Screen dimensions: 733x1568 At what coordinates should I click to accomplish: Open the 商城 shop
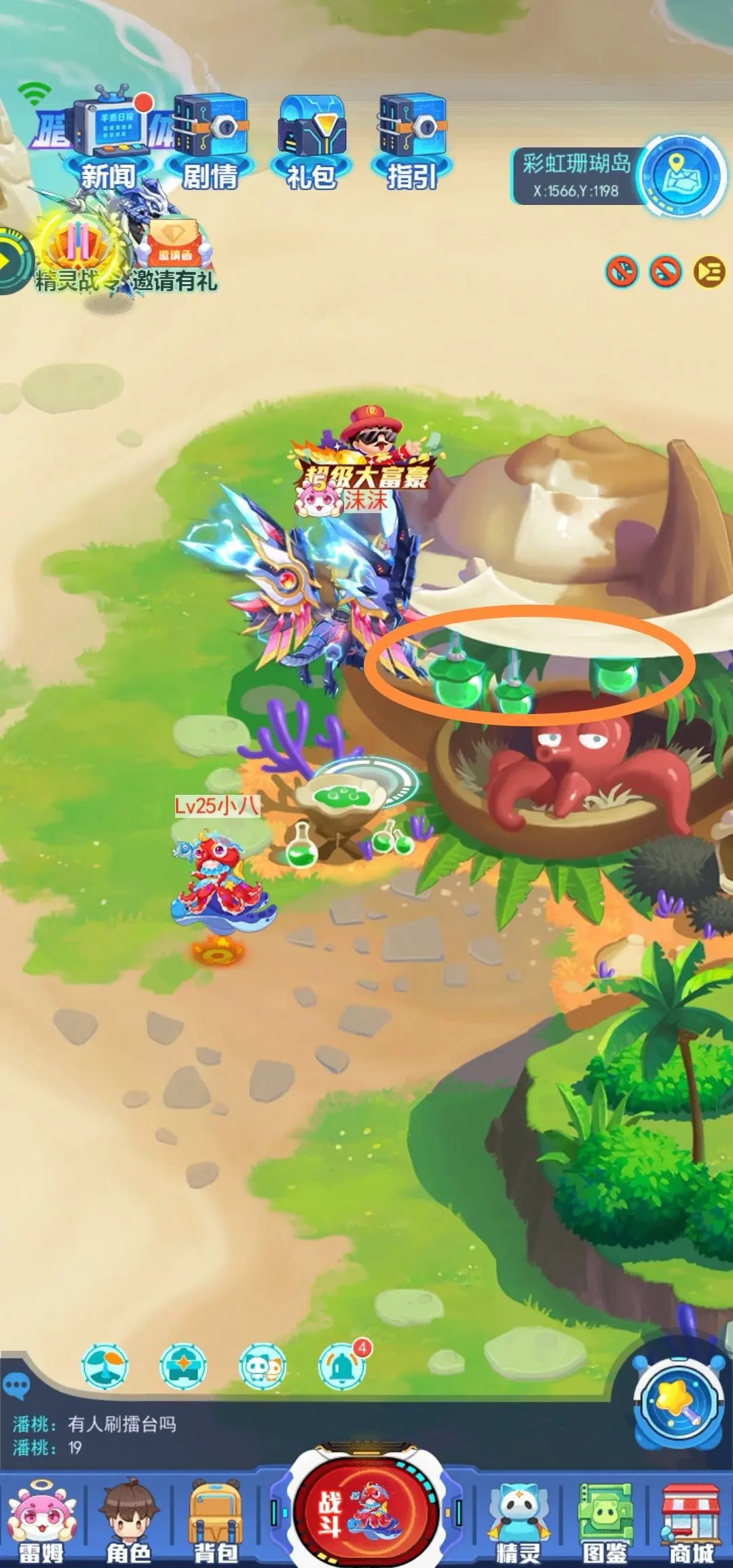point(691,1524)
